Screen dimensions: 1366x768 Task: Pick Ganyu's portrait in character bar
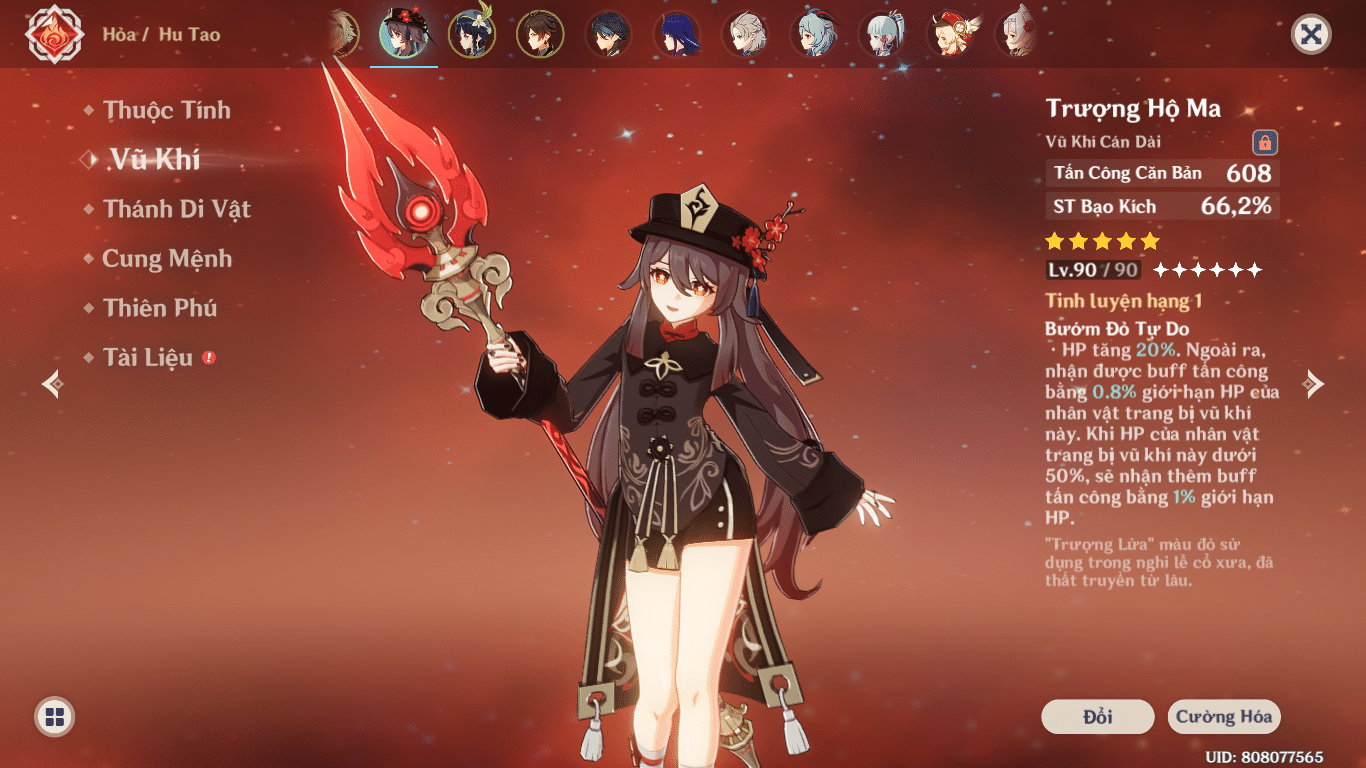click(813, 34)
